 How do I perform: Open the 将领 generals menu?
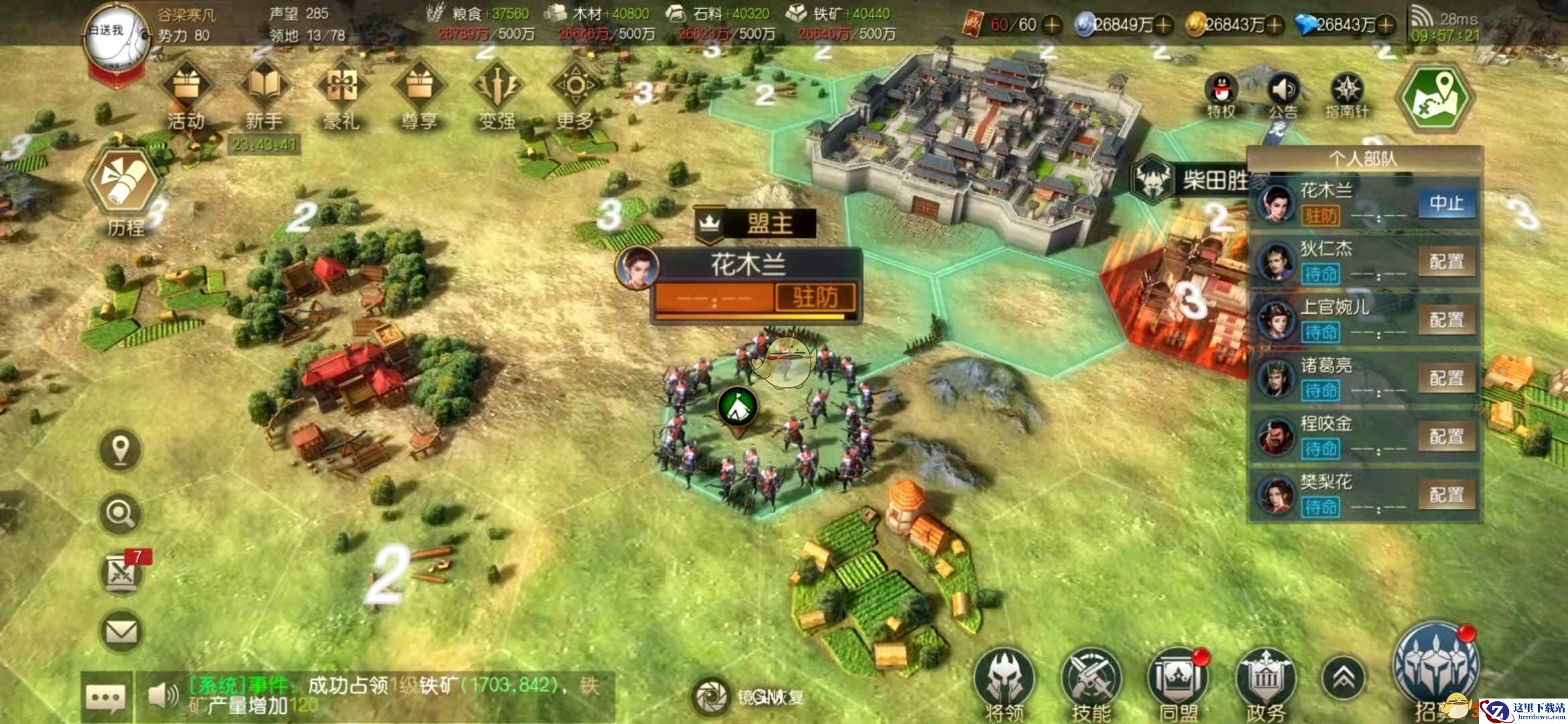point(1004,680)
